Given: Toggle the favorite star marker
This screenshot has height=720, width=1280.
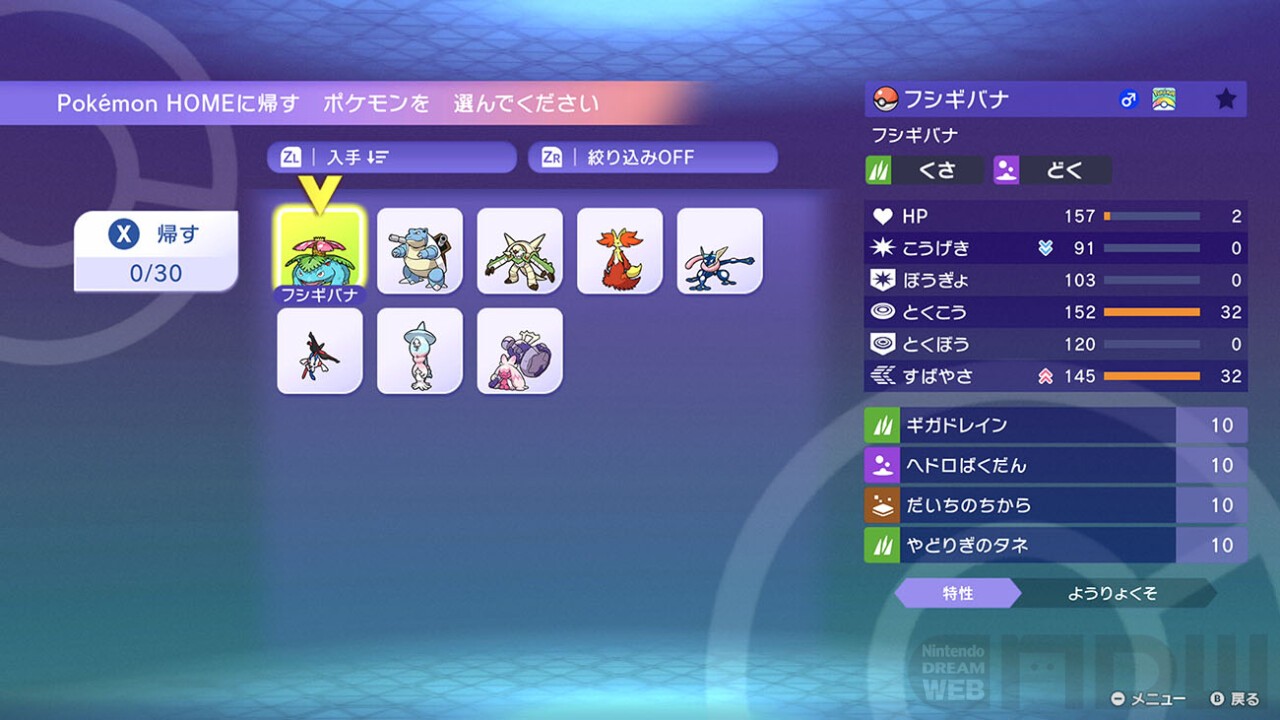Looking at the screenshot, I should (x=1225, y=99).
